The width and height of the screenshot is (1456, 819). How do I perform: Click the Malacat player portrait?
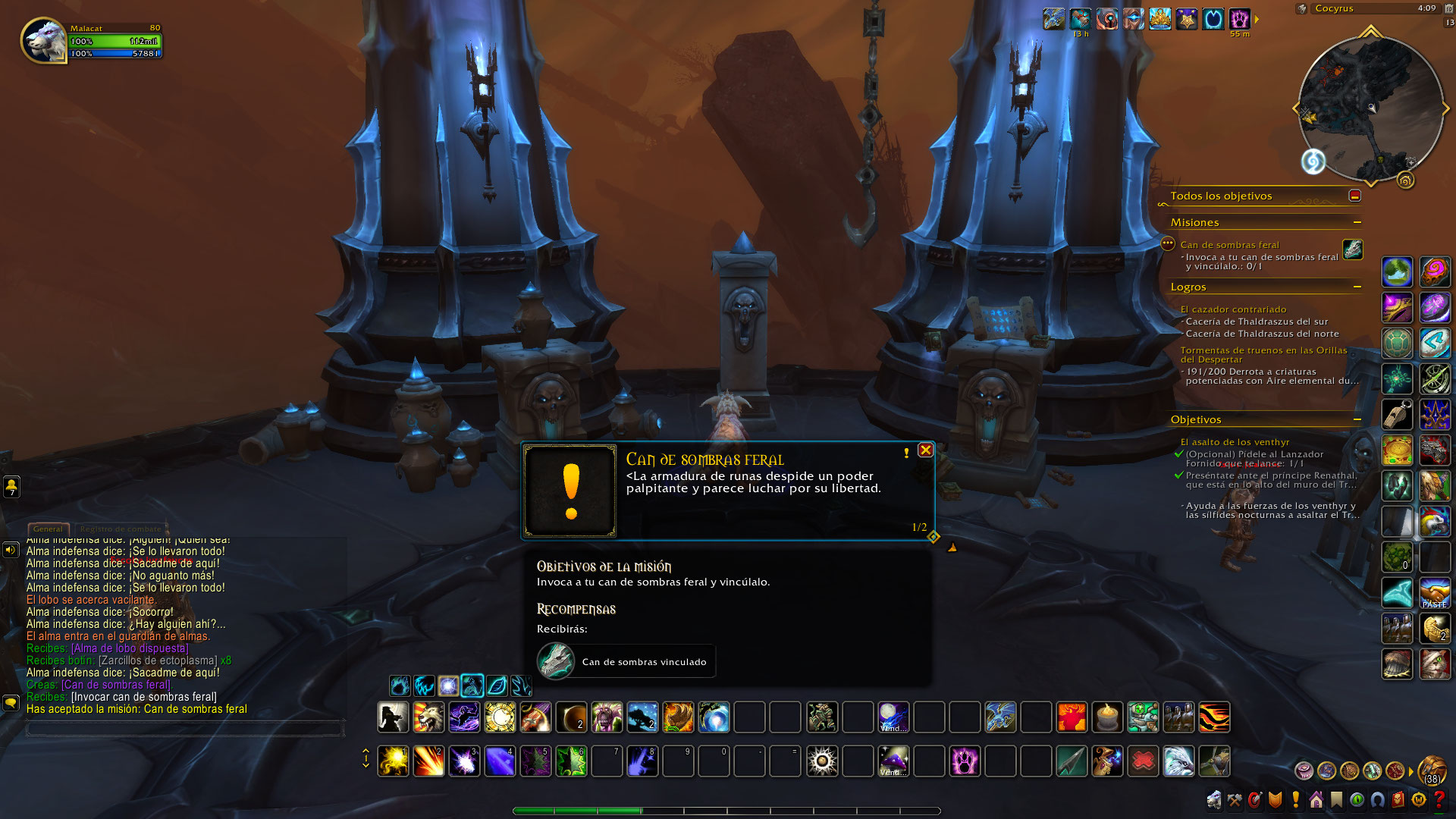click(44, 40)
